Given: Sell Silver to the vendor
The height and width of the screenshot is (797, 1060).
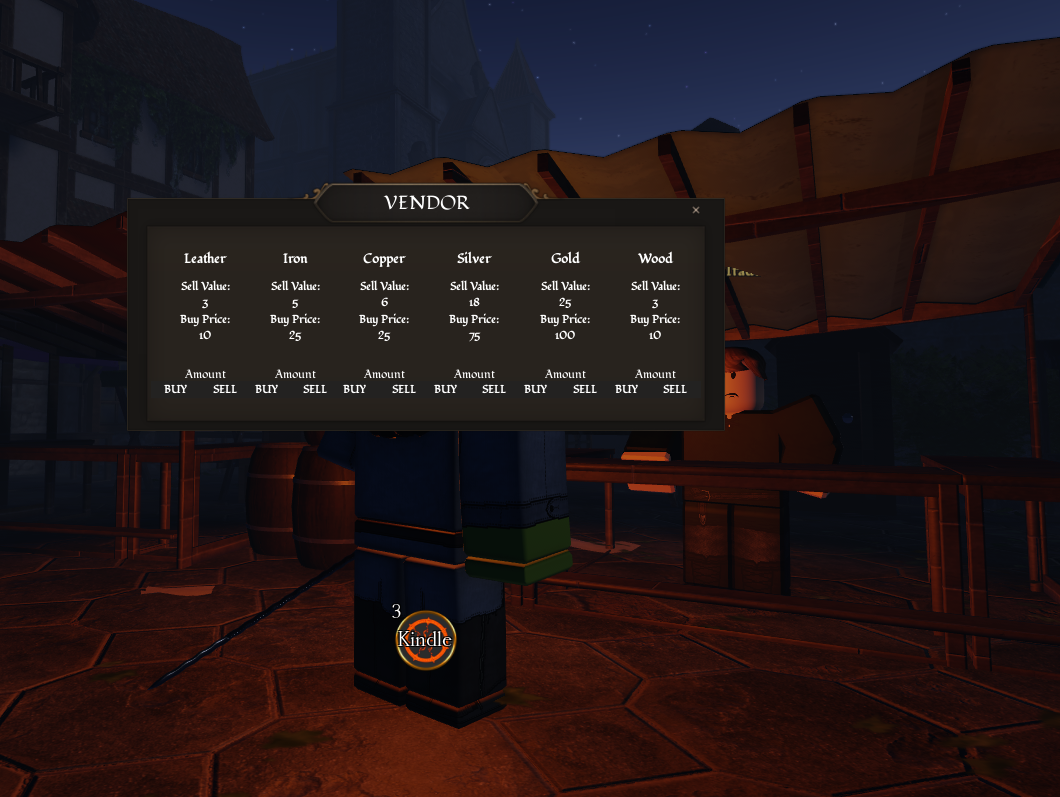Looking at the screenshot, I should point(494,389).
